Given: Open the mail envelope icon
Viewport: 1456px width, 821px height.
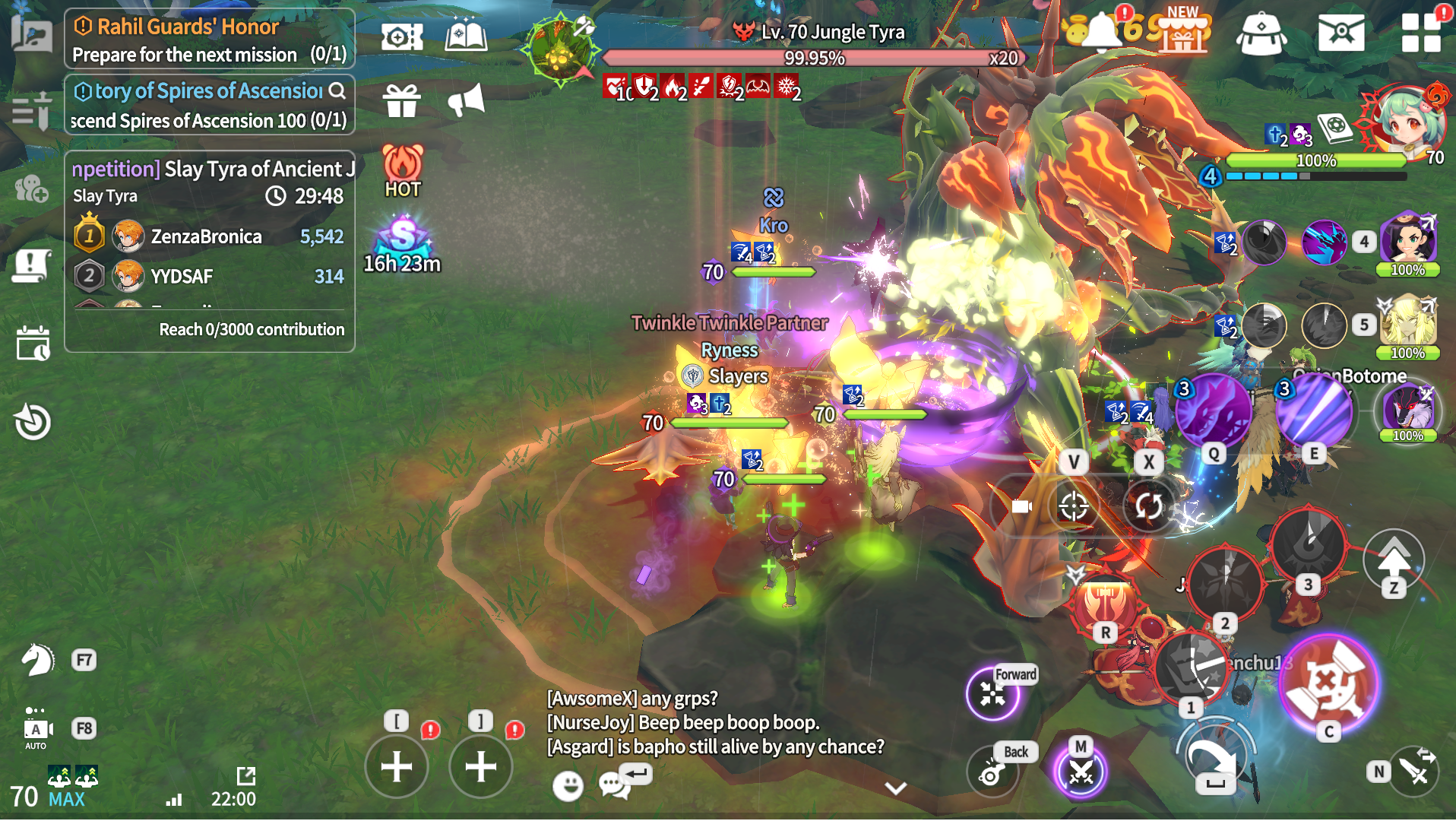Looking at the screenshot, I should coord(1340,33).
